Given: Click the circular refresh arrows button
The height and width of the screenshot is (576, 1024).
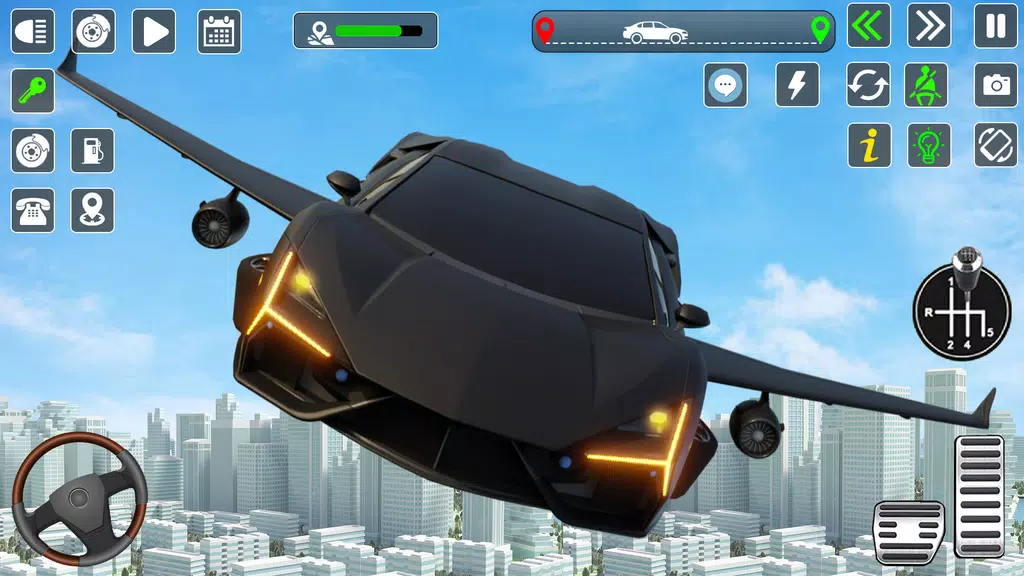Looking at the screenshot, I should tap(869, 85).
